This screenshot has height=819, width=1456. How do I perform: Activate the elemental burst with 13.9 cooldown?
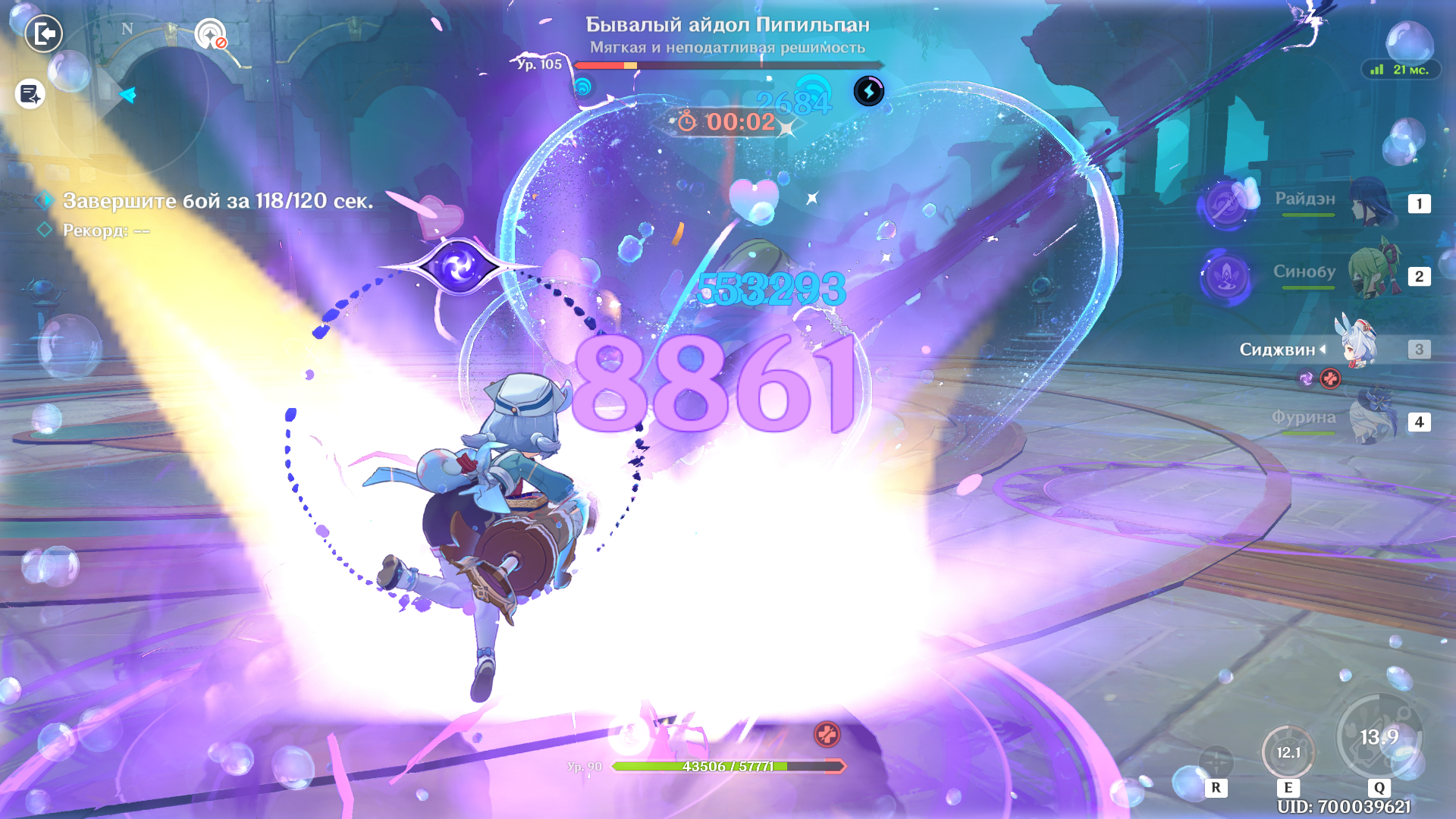tap(1379, 737)
